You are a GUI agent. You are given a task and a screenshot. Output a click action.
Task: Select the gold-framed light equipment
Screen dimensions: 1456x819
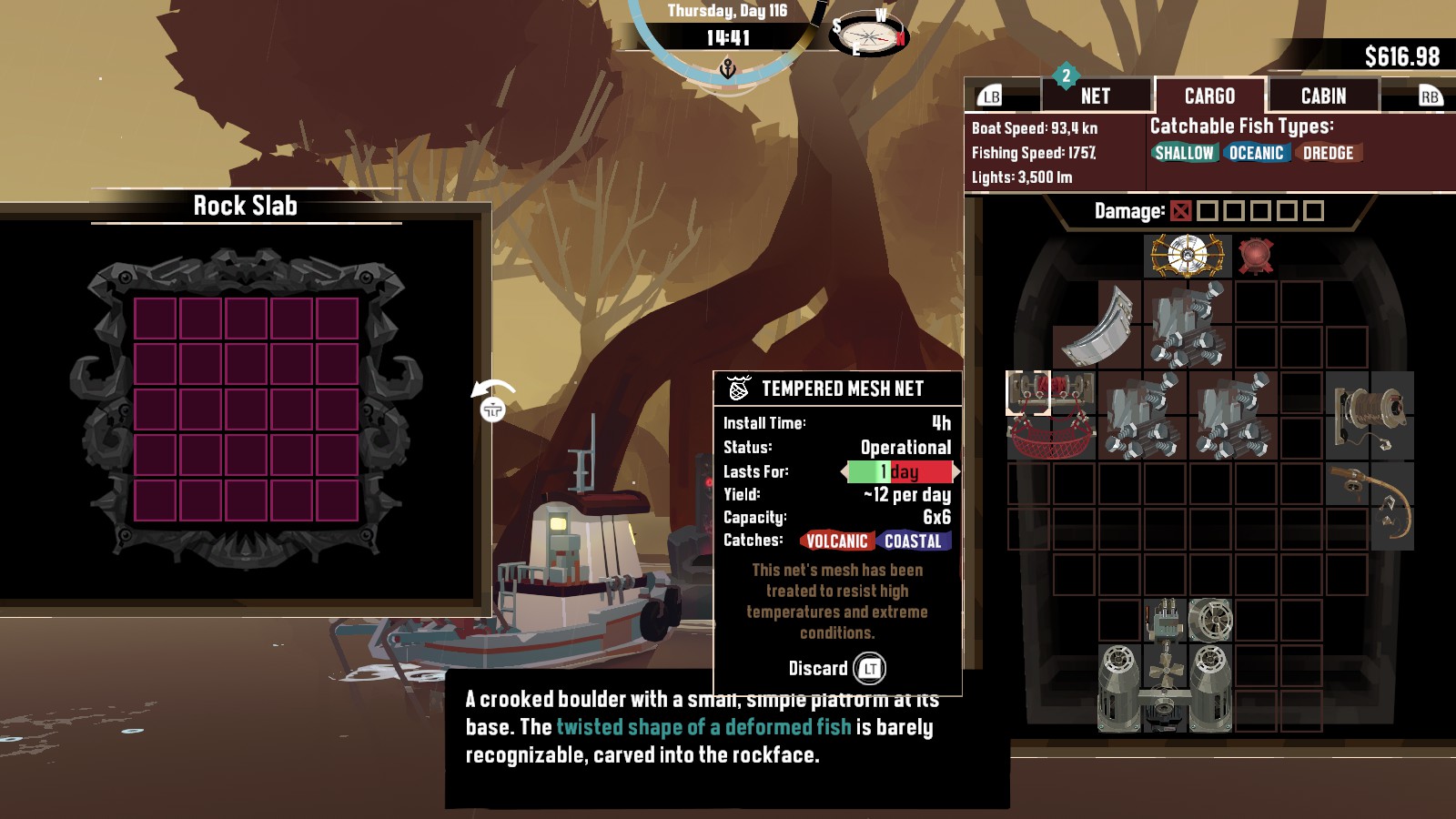[1187, 255]
